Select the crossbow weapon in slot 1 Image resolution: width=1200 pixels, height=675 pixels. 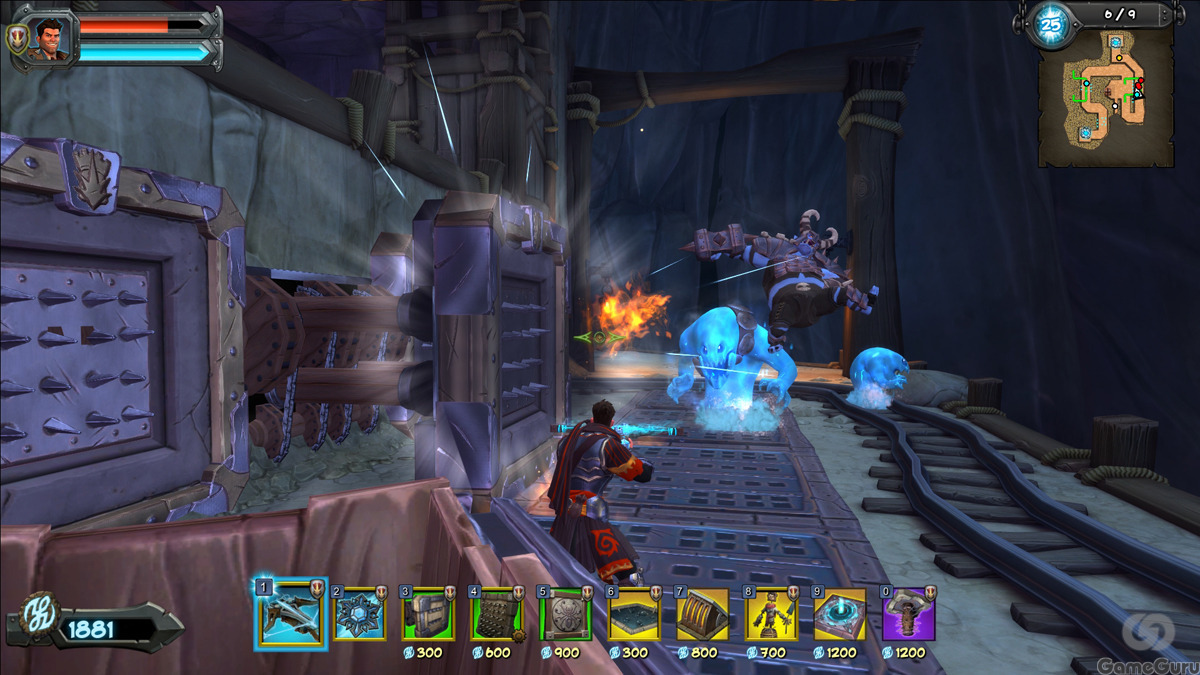tap(290, 614)
